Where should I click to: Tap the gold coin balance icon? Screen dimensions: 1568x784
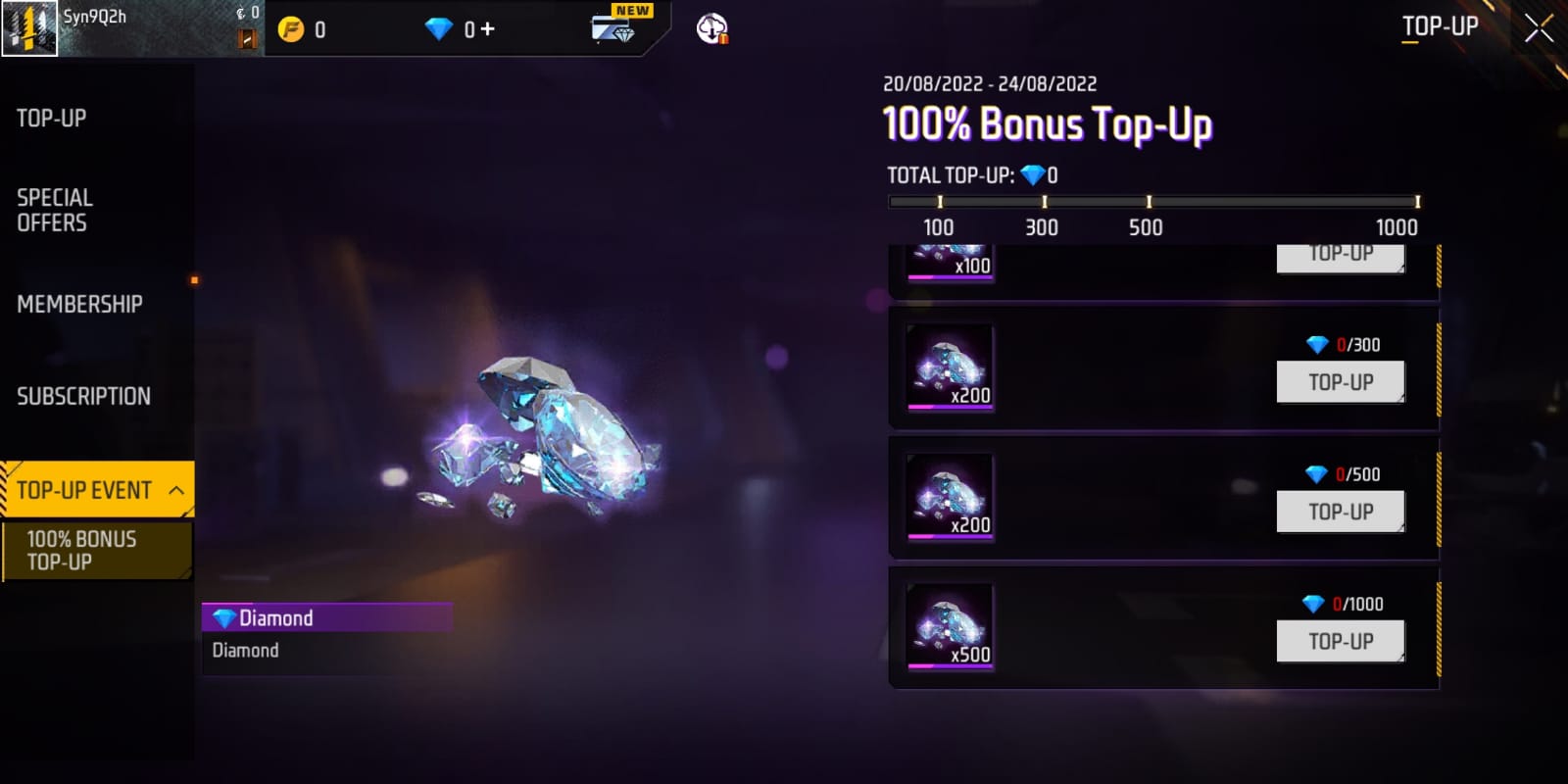pyautogui.click(x=291, y=29)
